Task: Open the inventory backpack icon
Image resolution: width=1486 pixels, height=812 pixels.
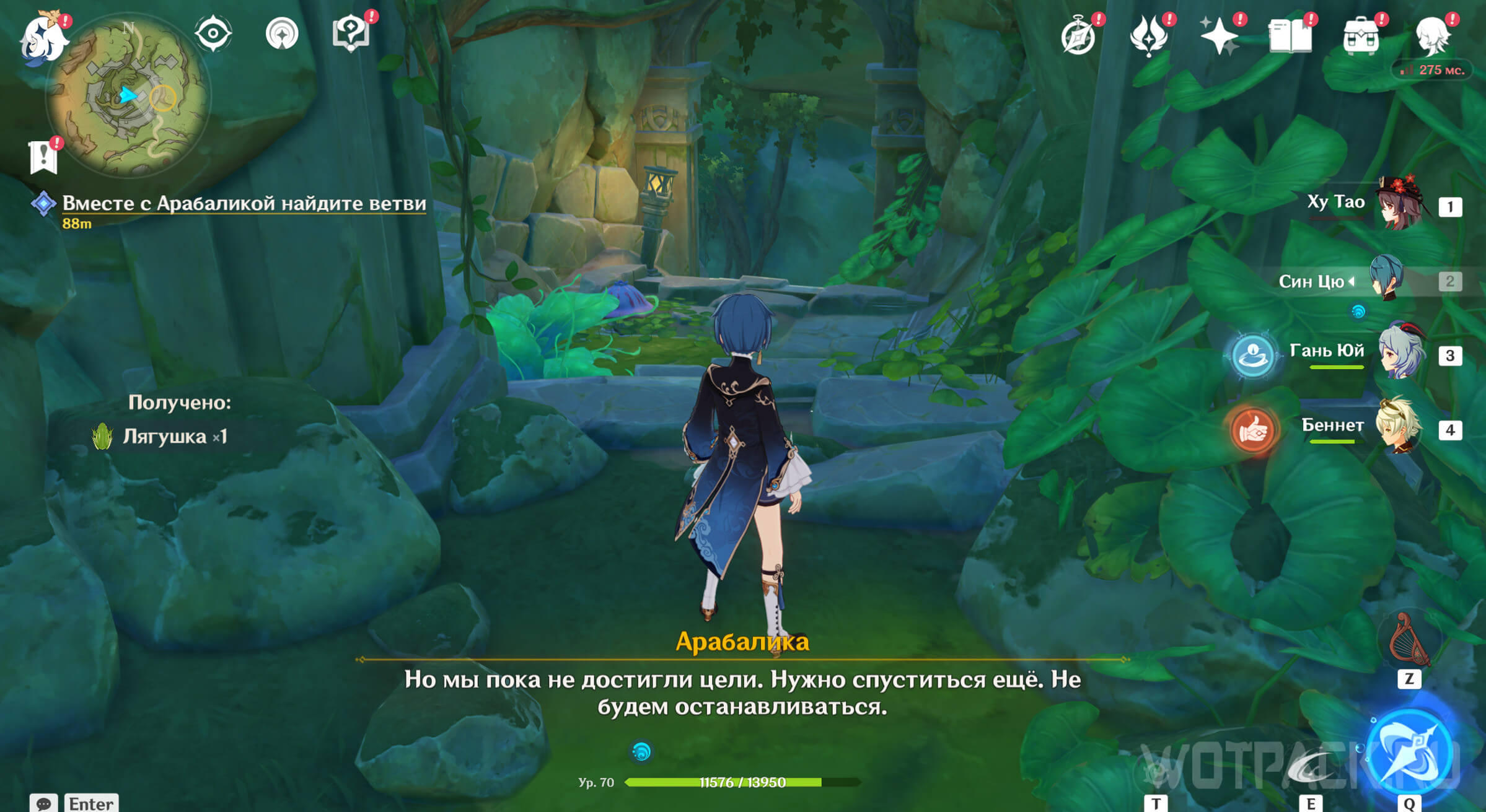Action: (1360, 37)
